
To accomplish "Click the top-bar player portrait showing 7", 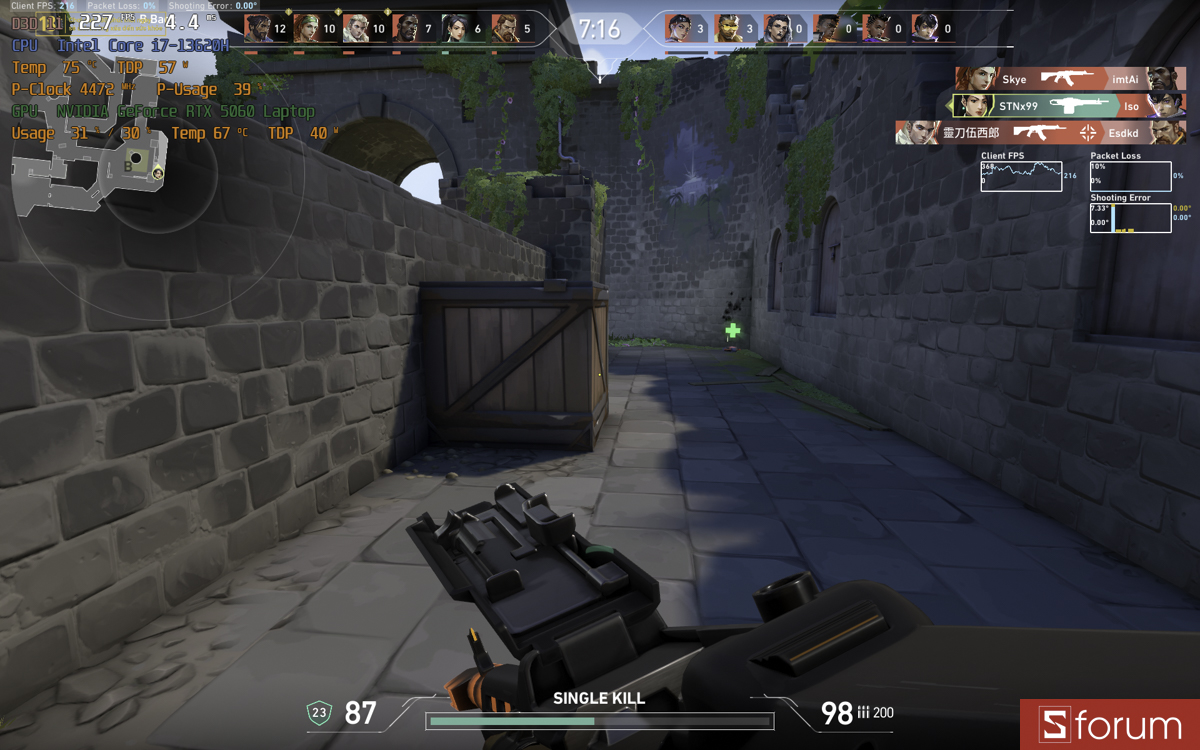I will click(x=406, y=29).
